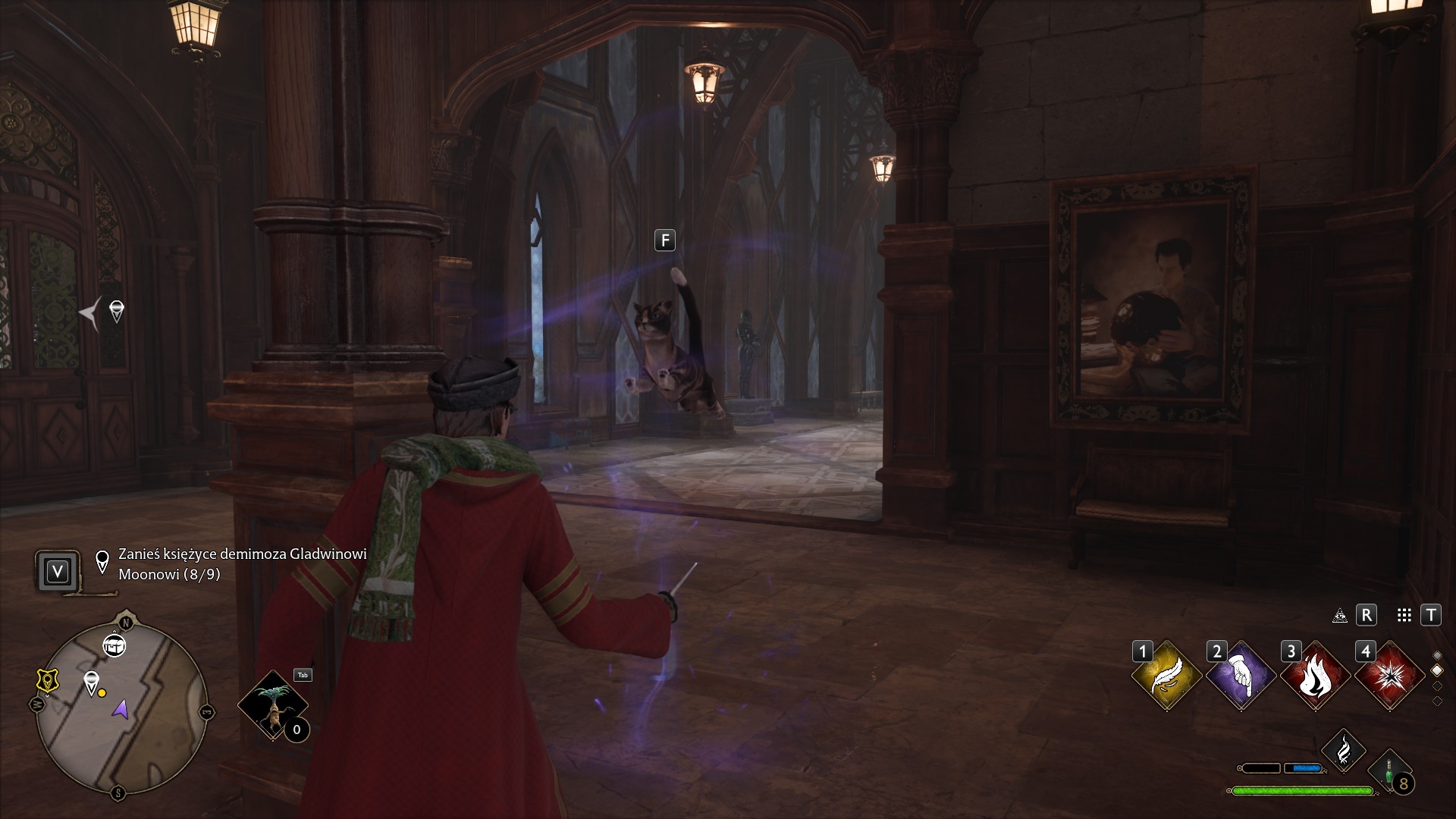Open the Gladwin Moon quest objective tracker
1456x819 pixels.
(243, 564)
